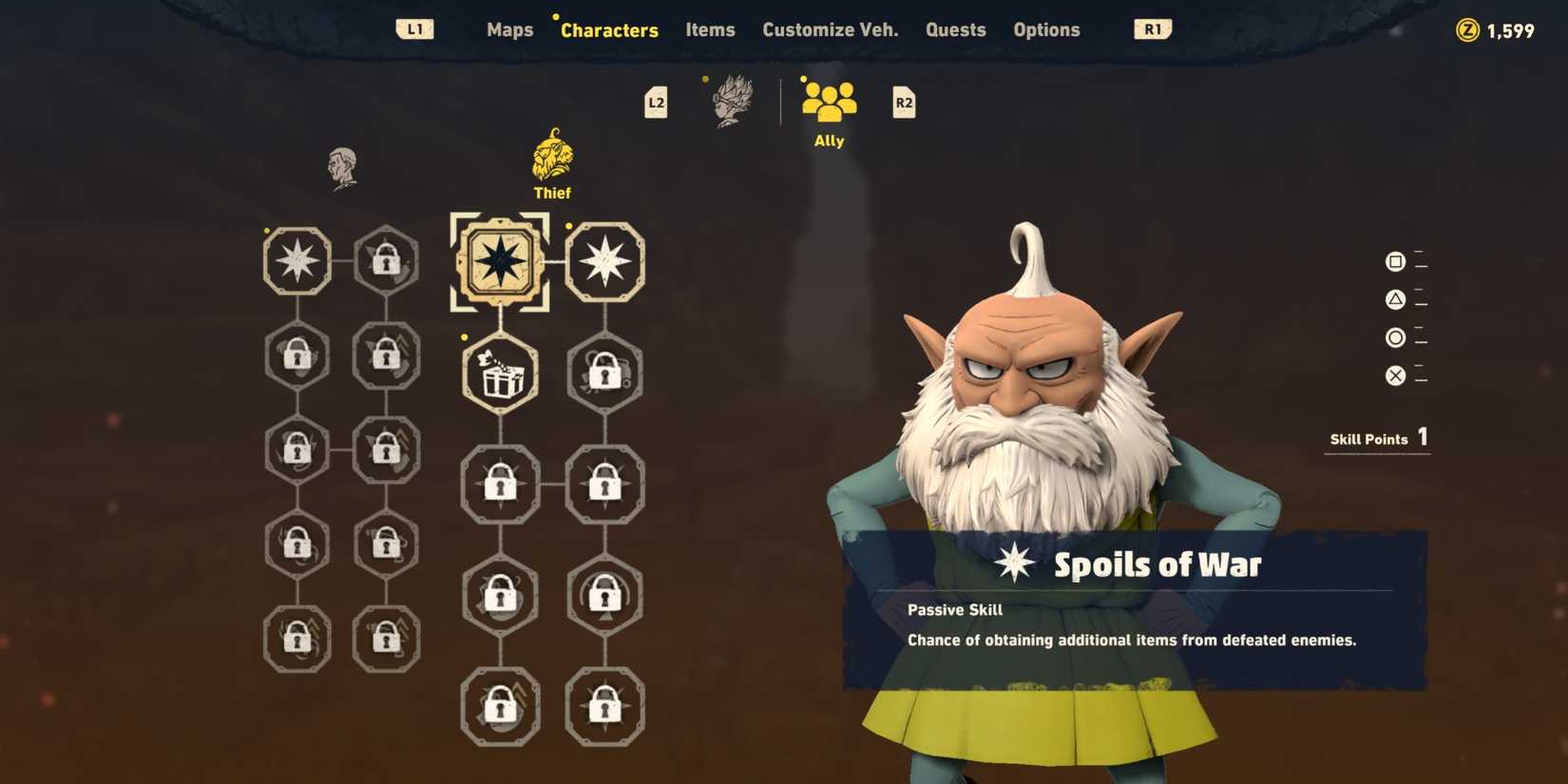Open the Quests menu
Image resolution: width=1568 pixels, height=784 pixels.
[955, 29]
